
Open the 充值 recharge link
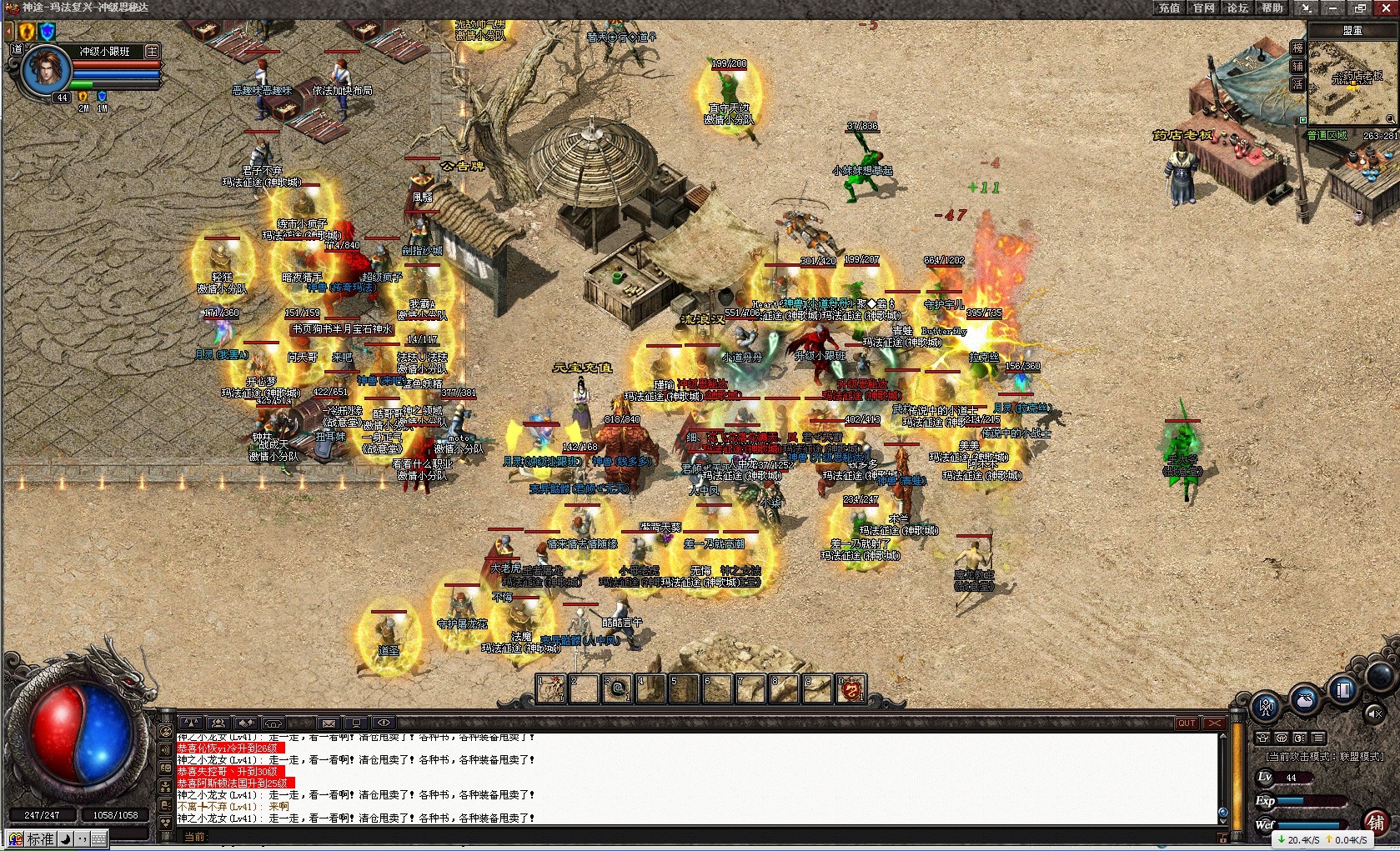pyautogui.click(x=1169, y=8)
